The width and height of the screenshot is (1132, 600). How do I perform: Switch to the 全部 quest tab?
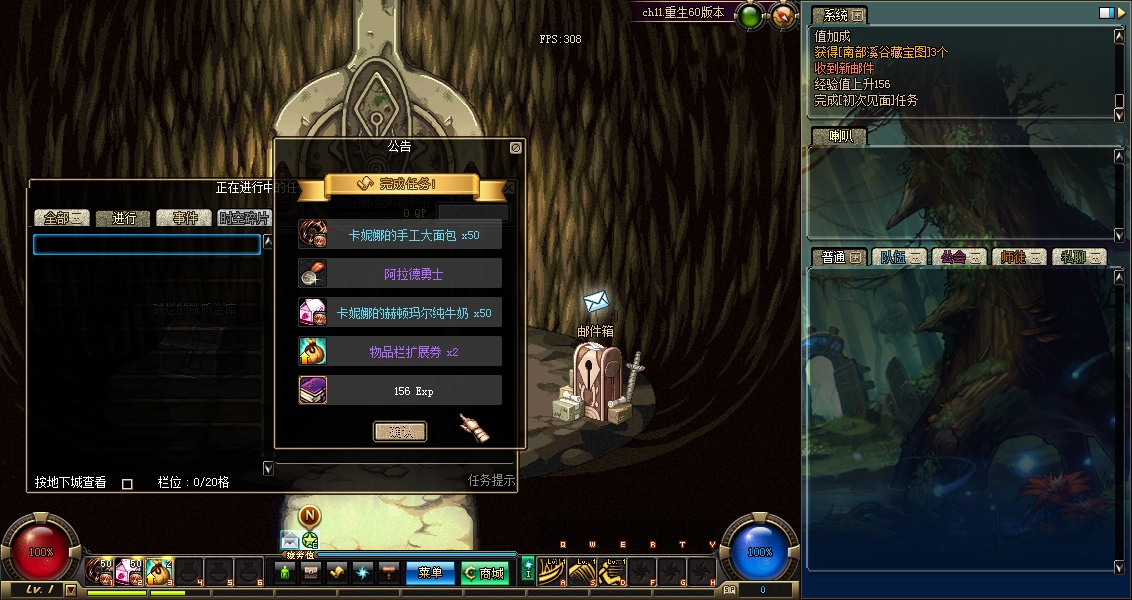pyautogui.click(x=62, y=218)
